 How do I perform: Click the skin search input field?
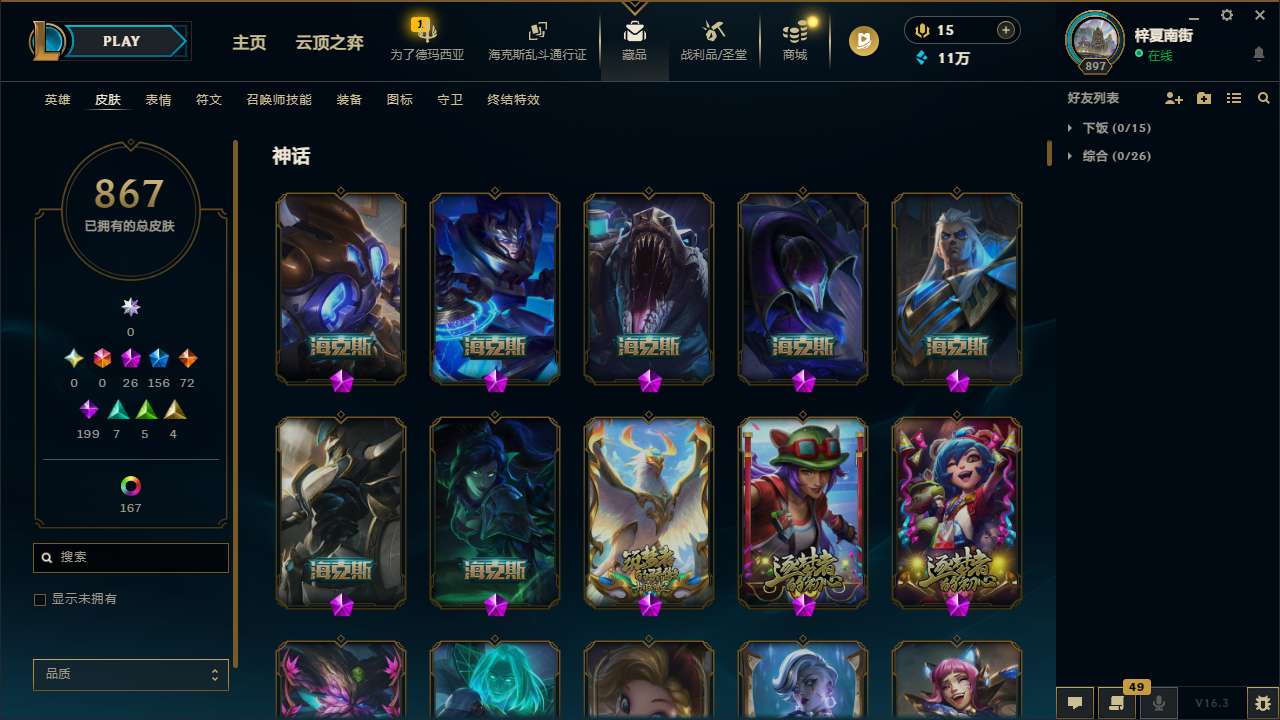(x=130, y=557)
